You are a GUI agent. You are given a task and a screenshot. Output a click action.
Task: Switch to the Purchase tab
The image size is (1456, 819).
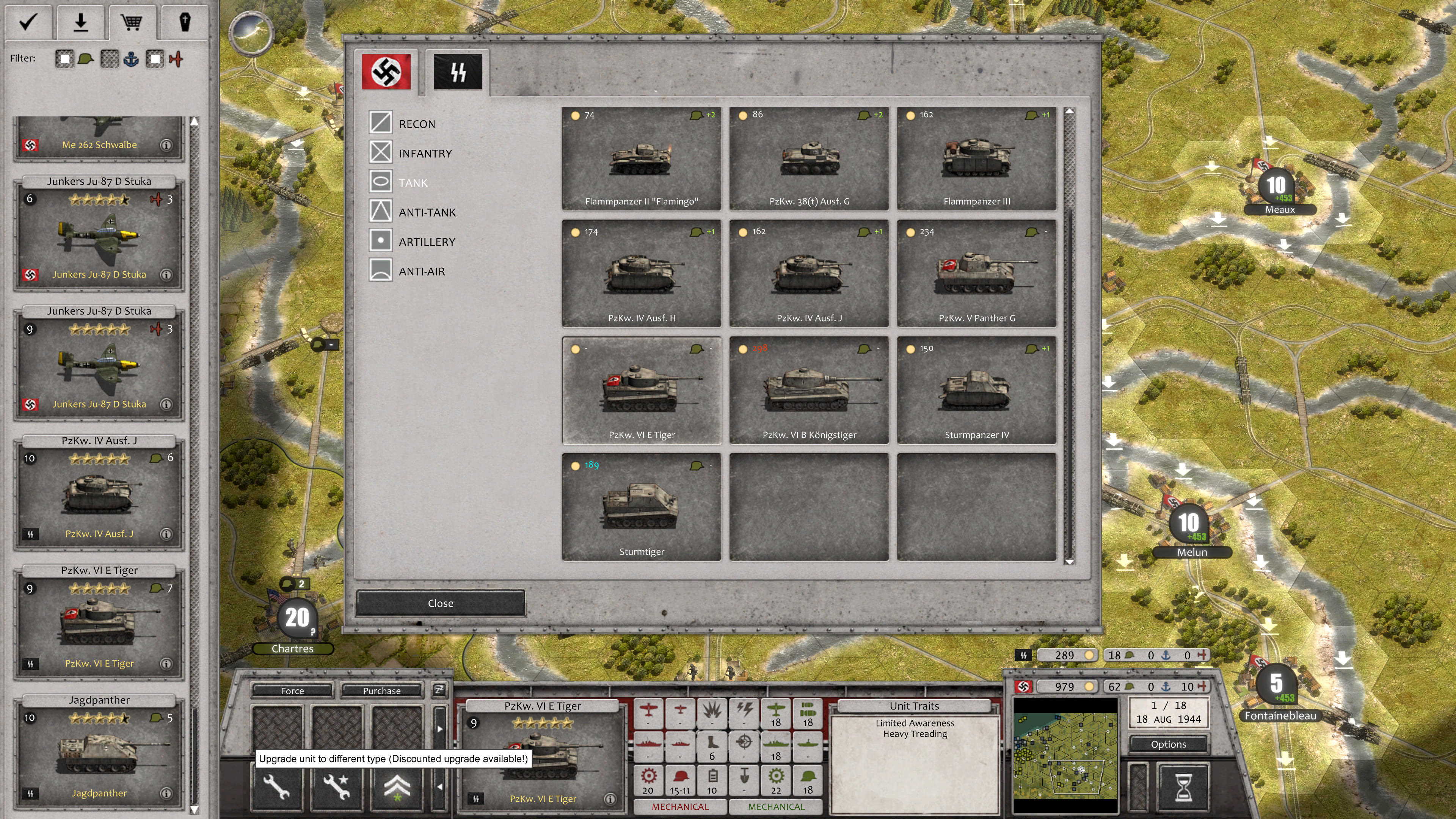click(x=381, y=691)
